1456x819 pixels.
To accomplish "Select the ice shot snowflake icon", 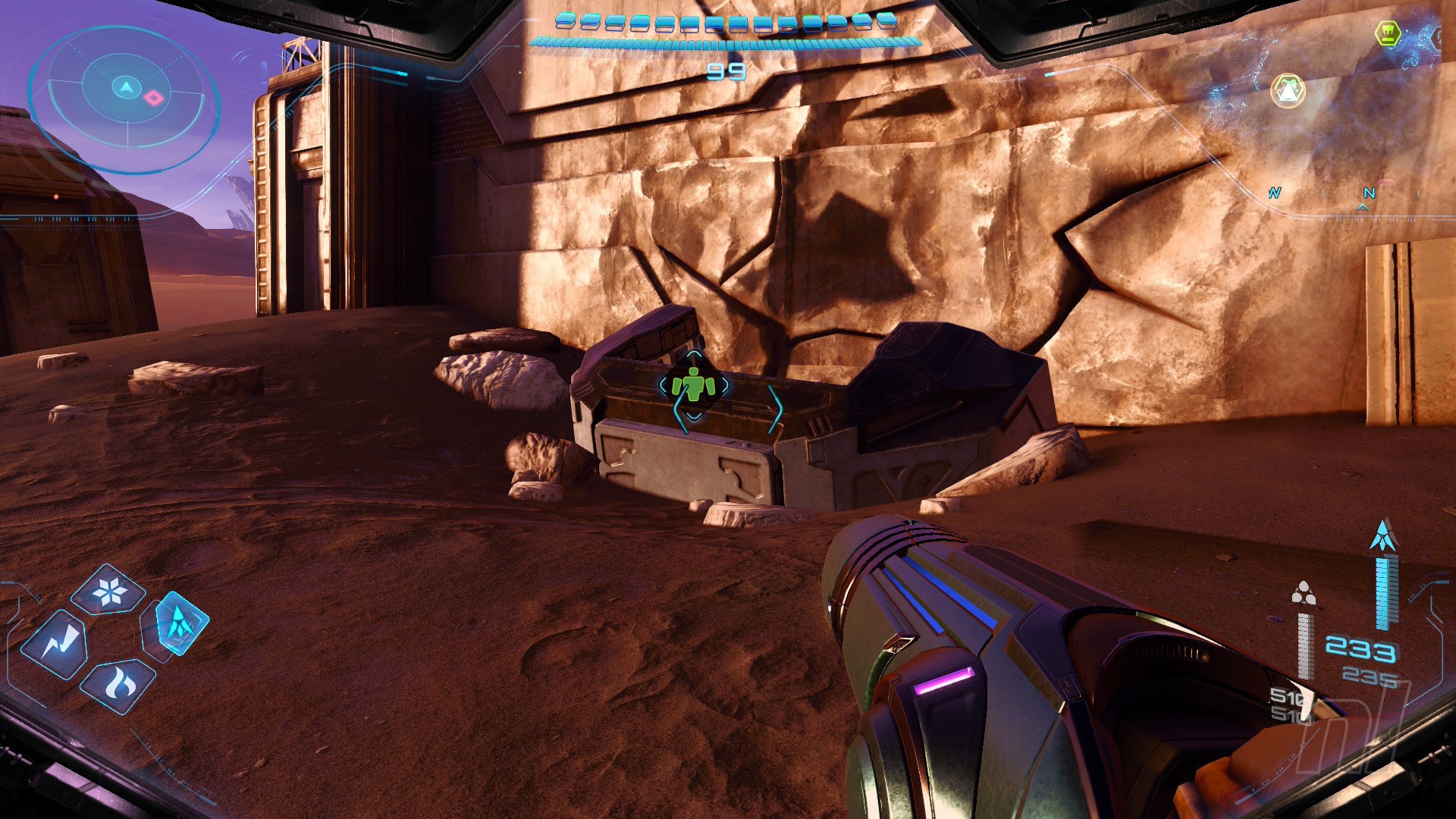I will tap(108, 591).
